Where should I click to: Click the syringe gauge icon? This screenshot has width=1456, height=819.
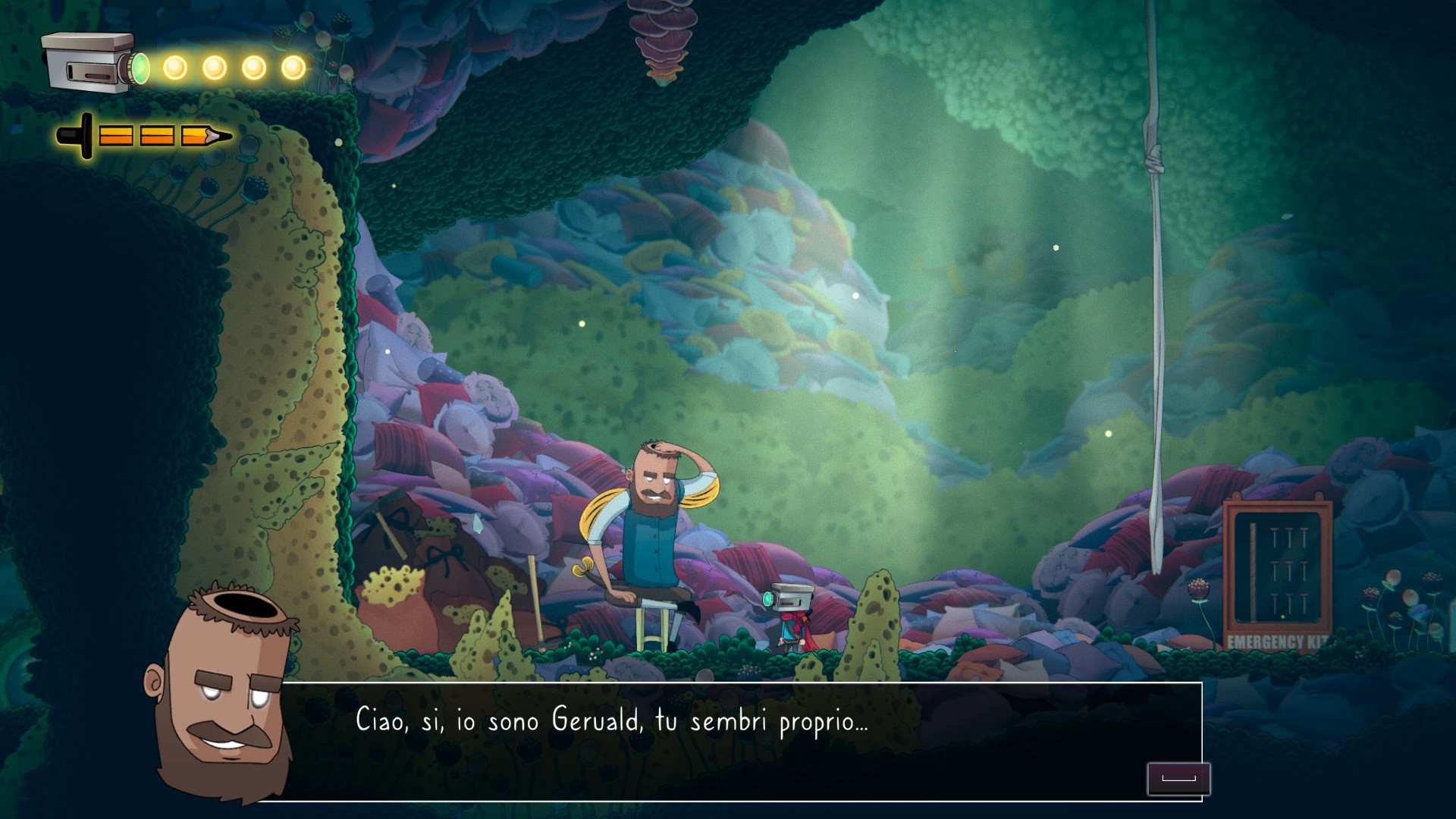tap(144, 136)
